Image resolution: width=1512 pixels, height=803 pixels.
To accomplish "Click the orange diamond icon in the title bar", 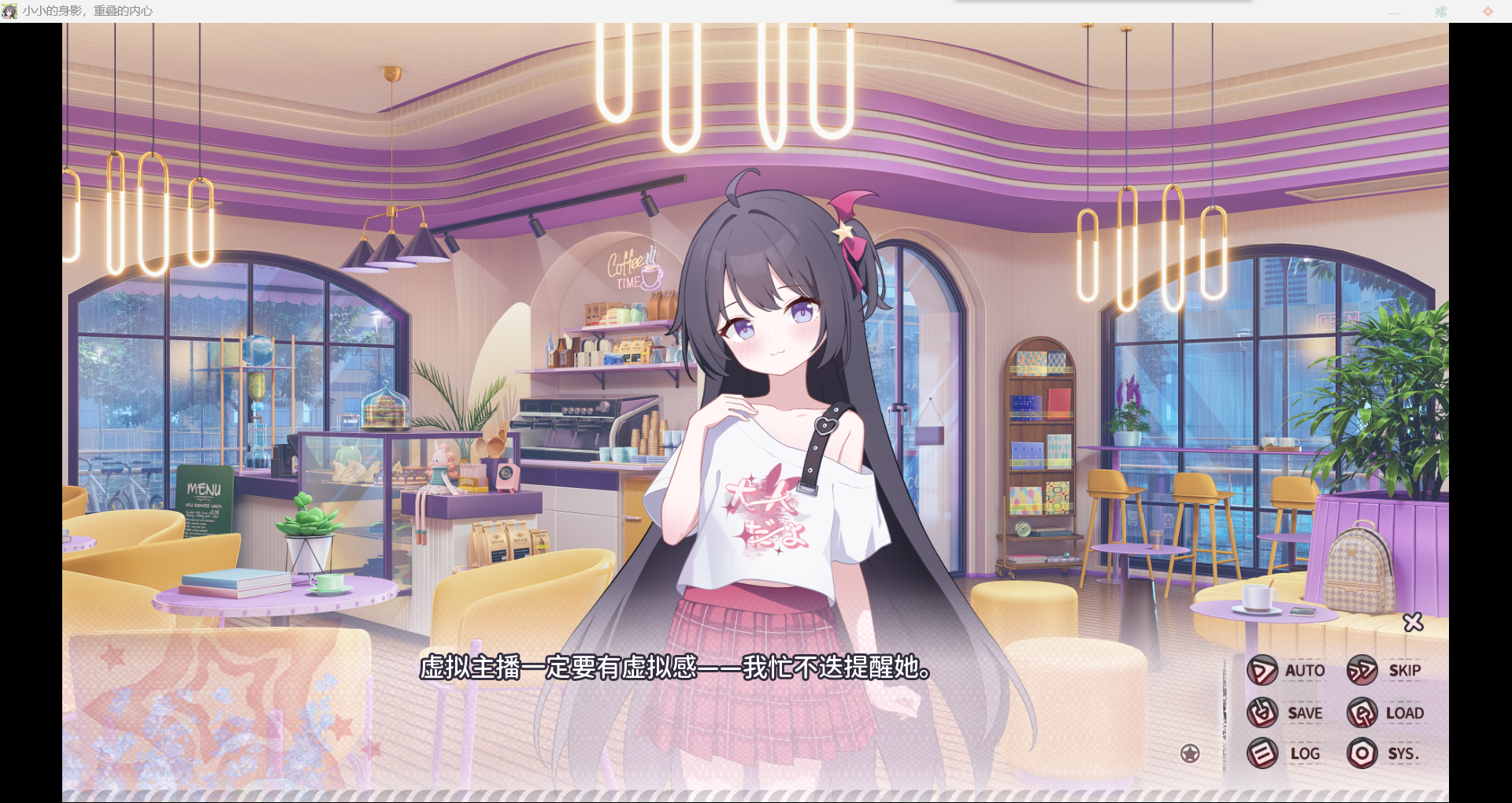I will pyautogui.click(x=1488, y=10).
